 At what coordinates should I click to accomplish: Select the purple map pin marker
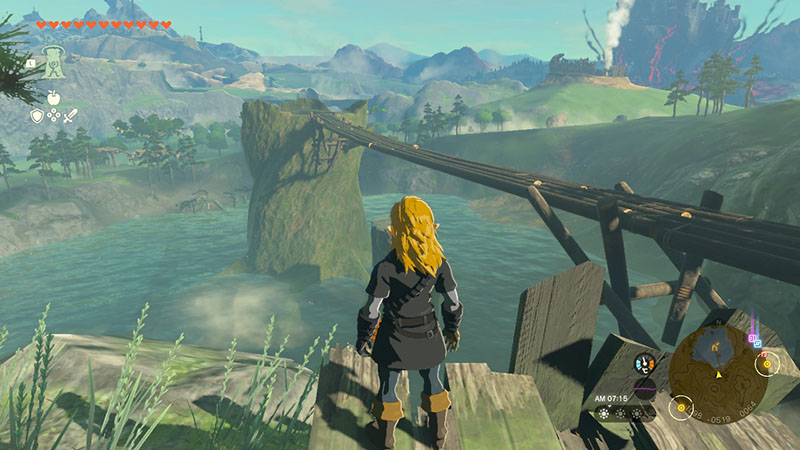751,338
